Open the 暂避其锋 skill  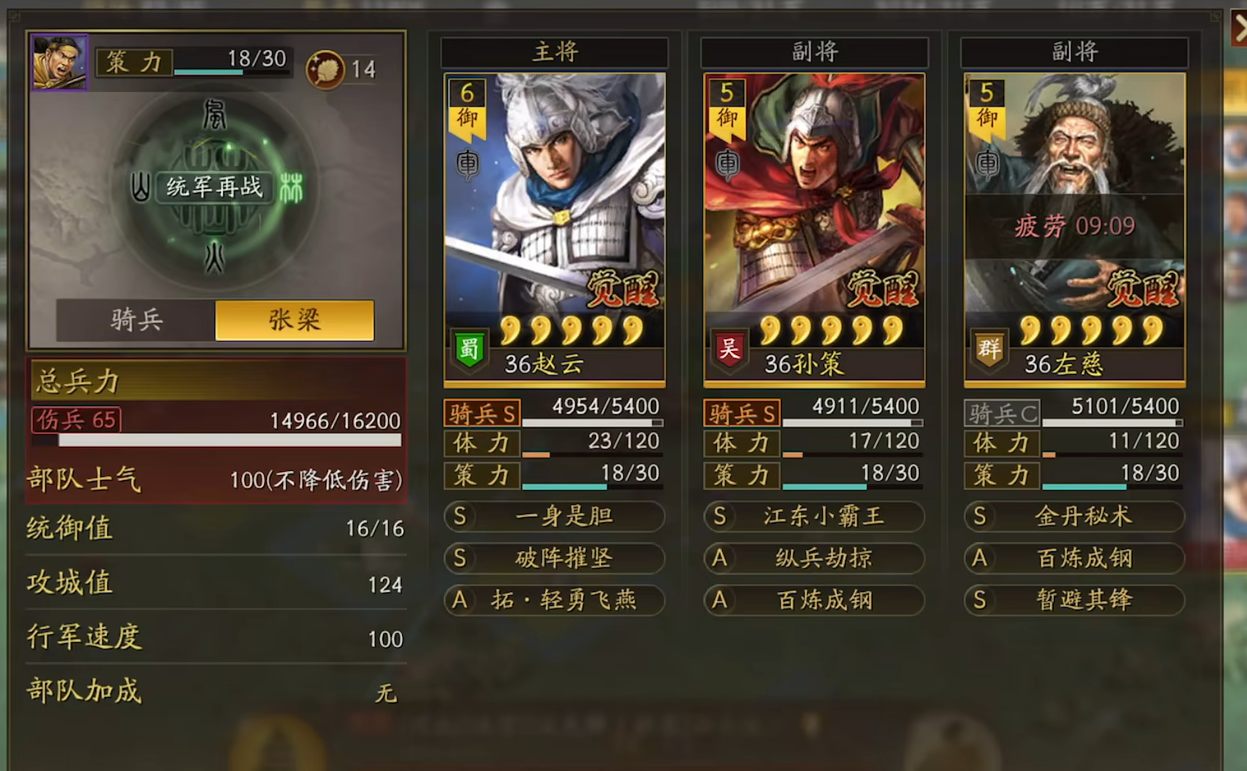coord(1074,600)
